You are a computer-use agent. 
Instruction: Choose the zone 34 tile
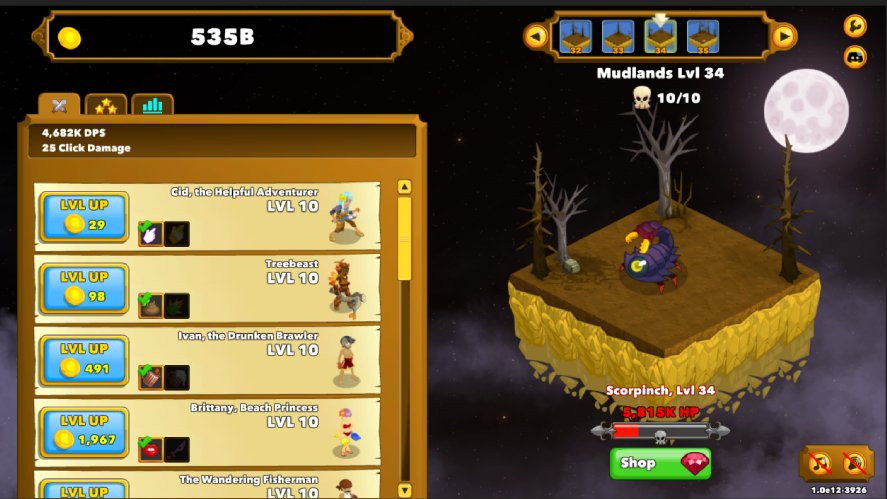click(x=660, y=36)
